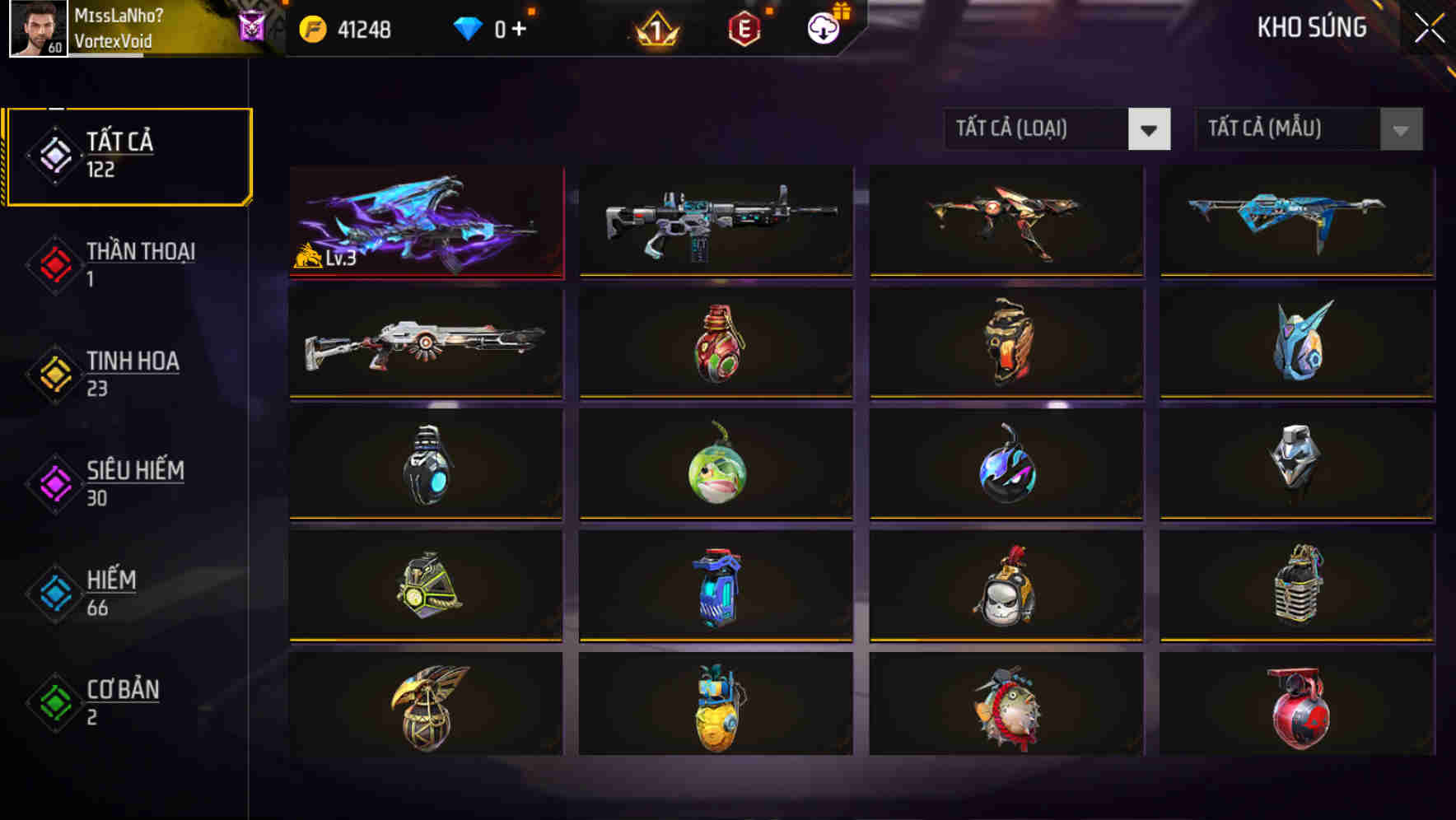Close the Kho Súng screen
The width and height of the screenshot is (1456, 820).
pos(1431,26)
